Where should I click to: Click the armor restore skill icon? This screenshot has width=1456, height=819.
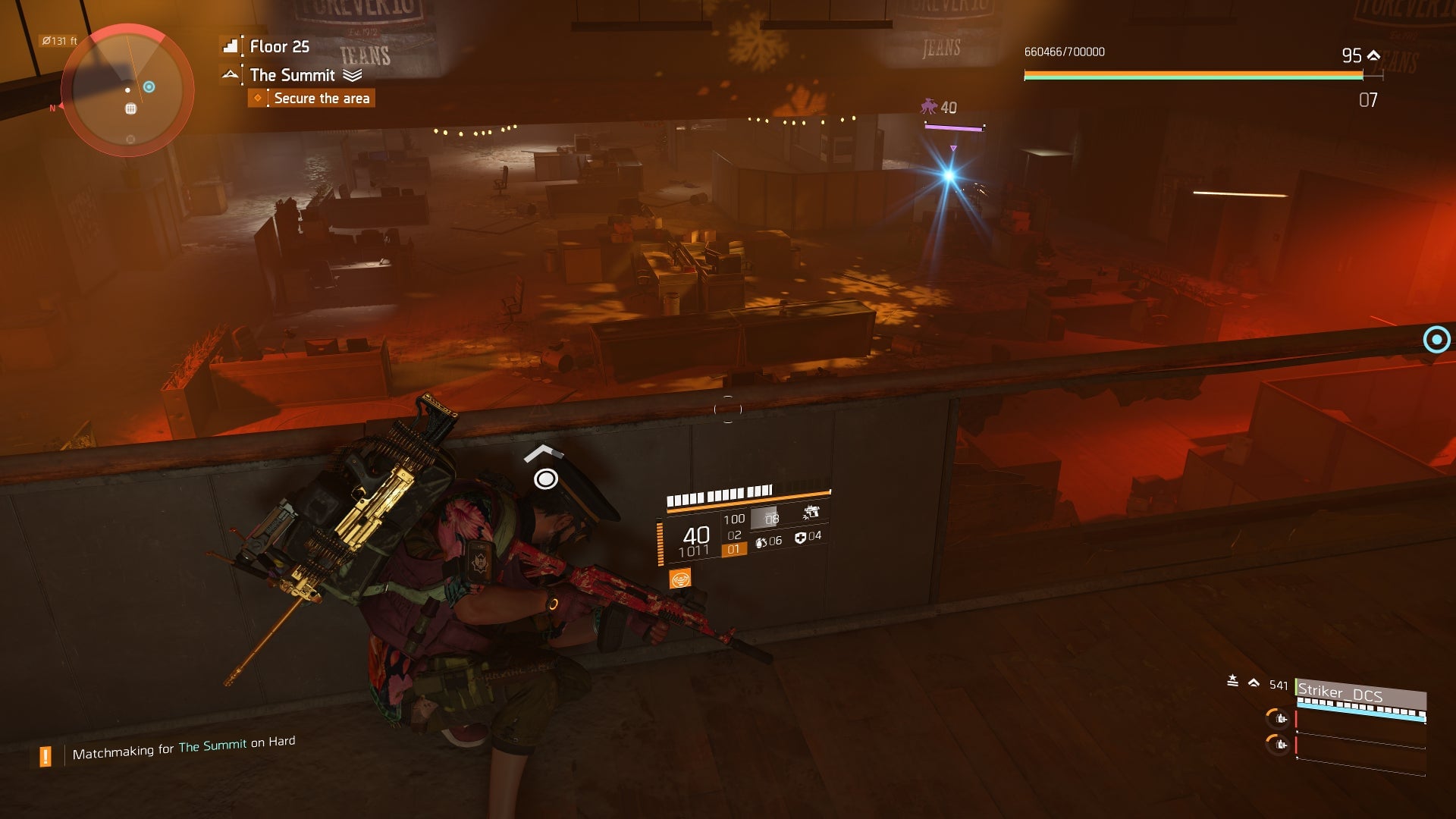point(1277,719)
